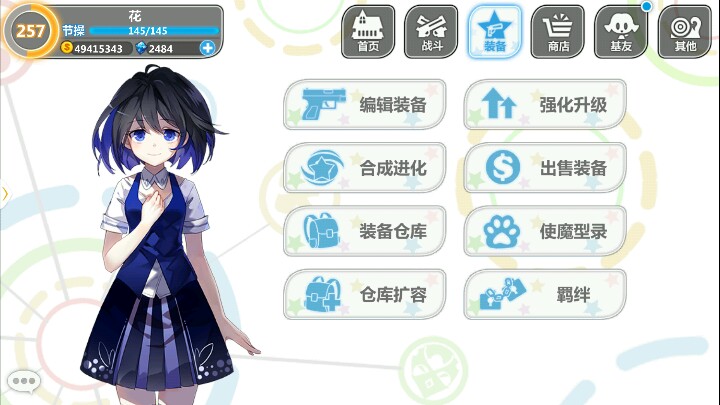Click the level 257 player badge

[30, 30]
